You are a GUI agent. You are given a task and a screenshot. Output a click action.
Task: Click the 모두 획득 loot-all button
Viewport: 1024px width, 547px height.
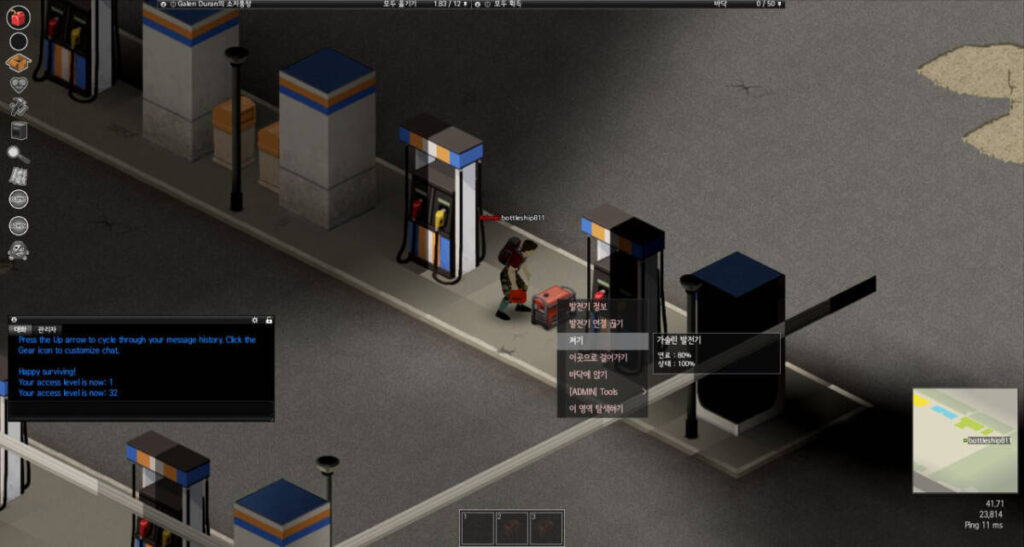click(511, 5)
